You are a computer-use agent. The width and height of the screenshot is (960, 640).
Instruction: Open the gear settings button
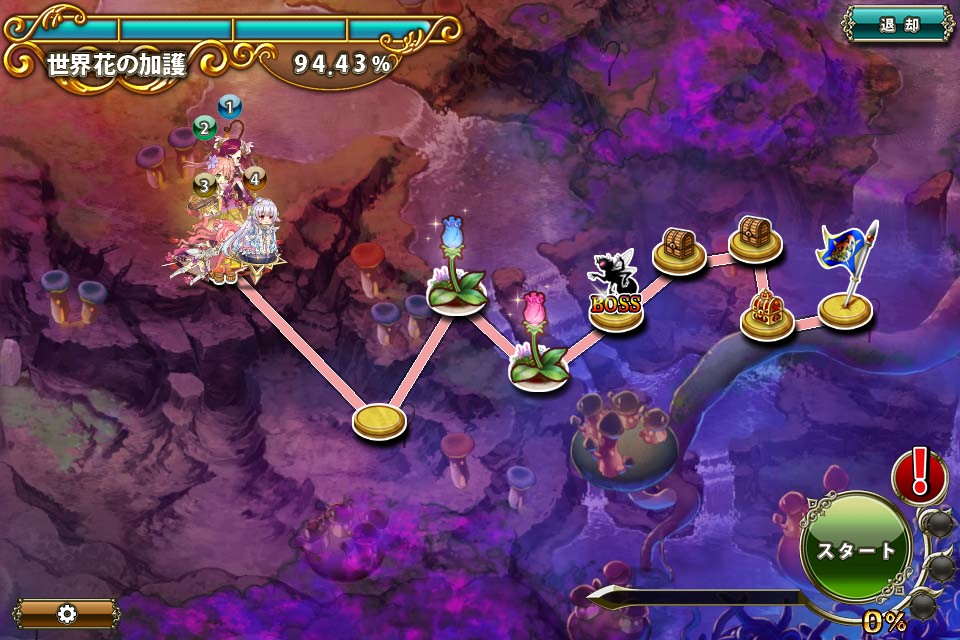pos(67,613)
